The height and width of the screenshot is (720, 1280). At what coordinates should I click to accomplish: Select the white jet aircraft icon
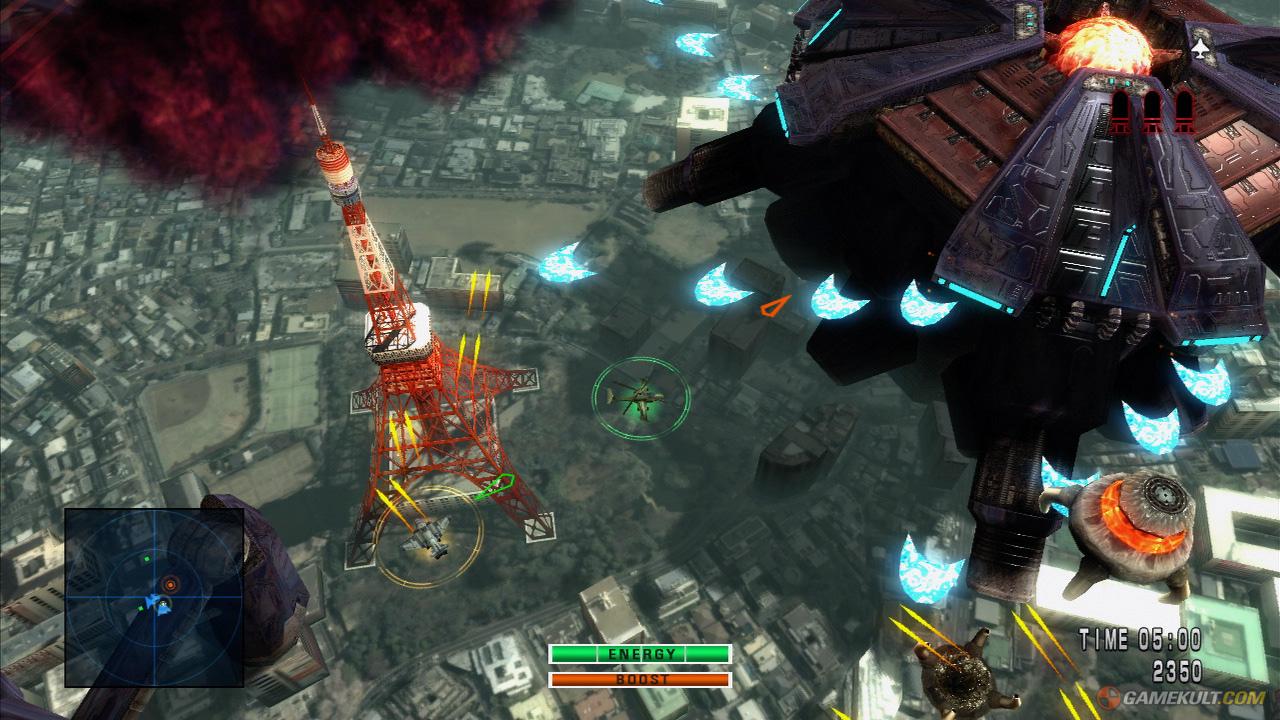(1200, 46)
